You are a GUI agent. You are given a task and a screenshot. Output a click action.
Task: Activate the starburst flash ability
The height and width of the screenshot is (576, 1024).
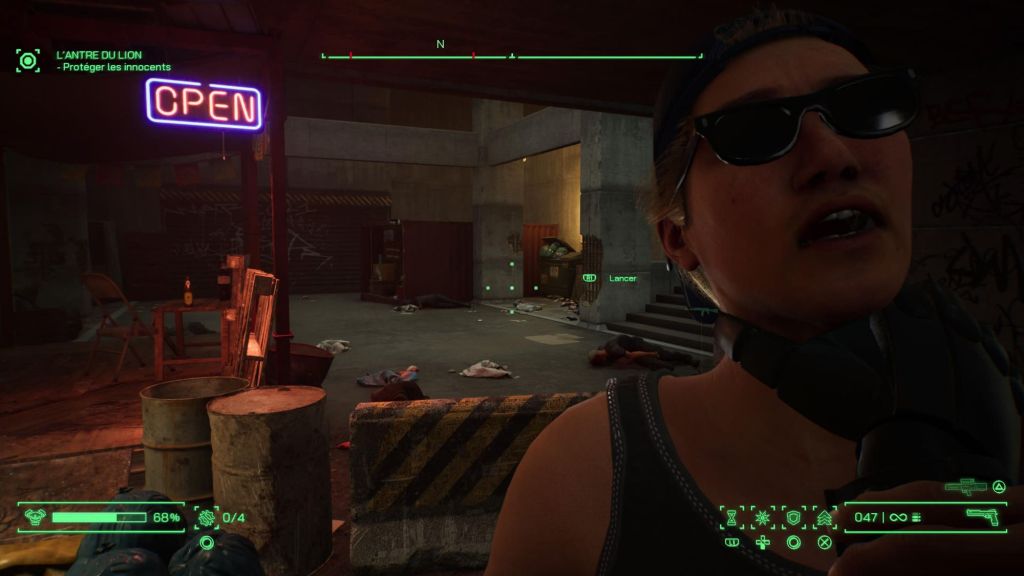pos(762,517)
